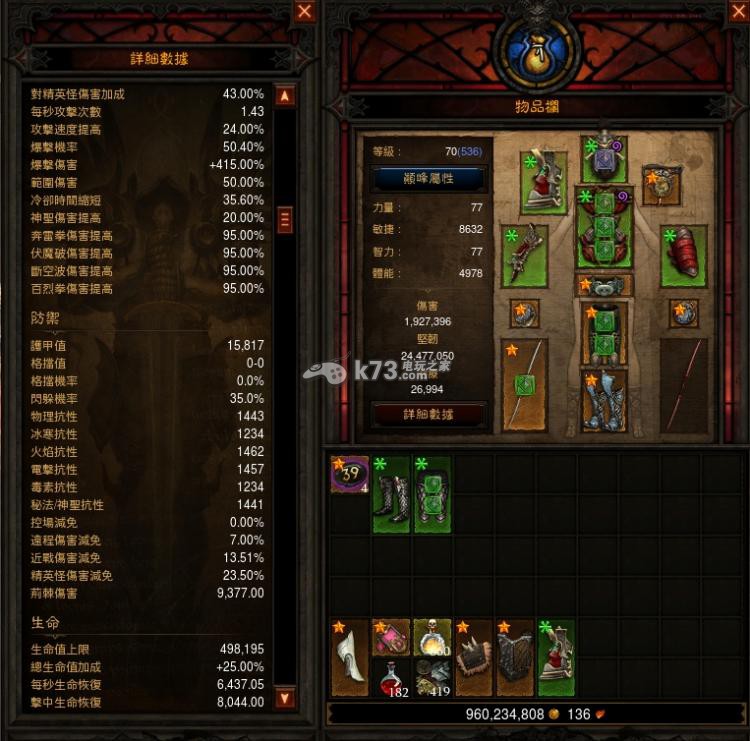Choose the red health potion stack of 182
This screenshot has height=741, width=750.
(391, 678)
